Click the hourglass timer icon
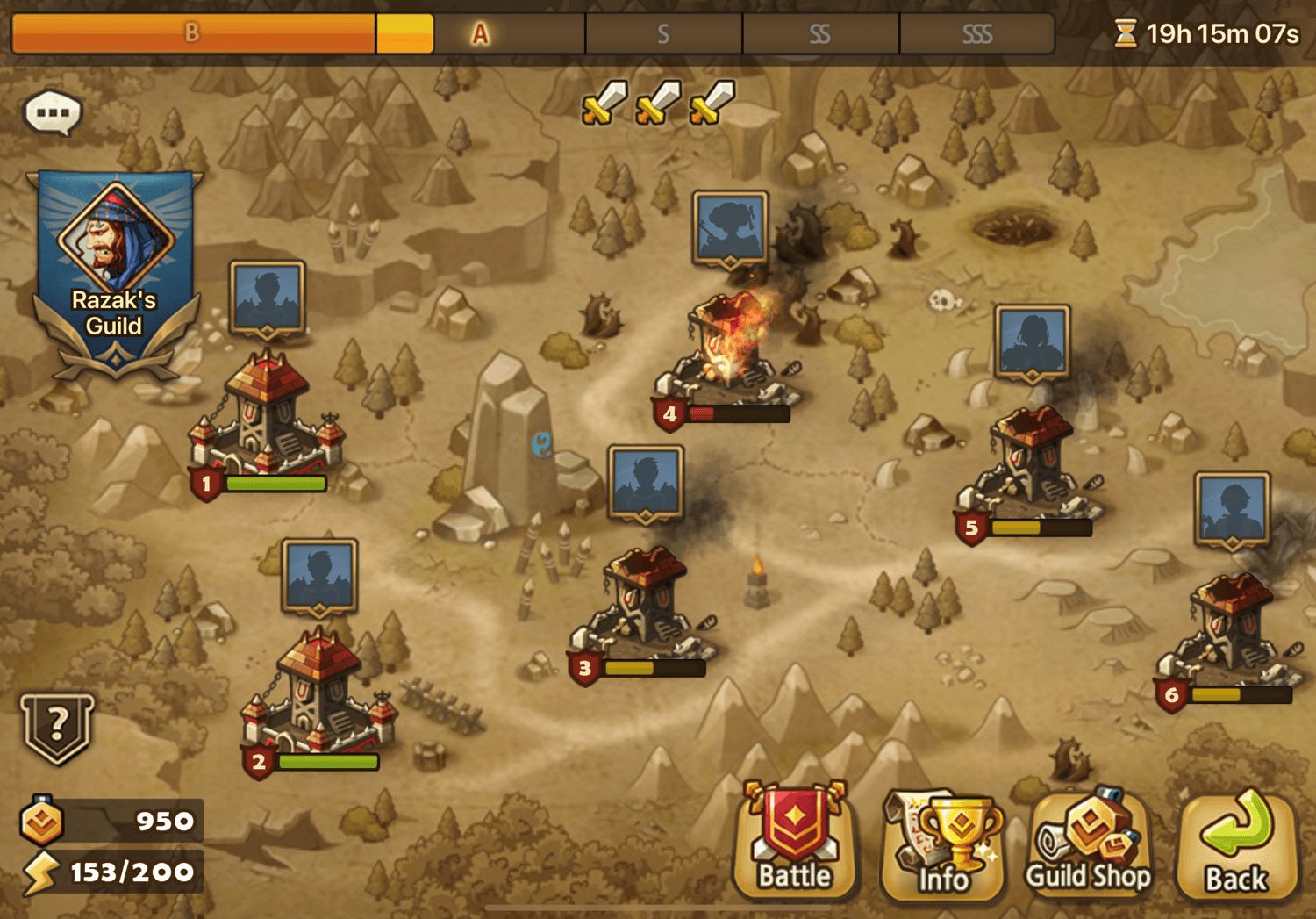Screen dimensions: 1316x919 click(x=1127, y=32)
